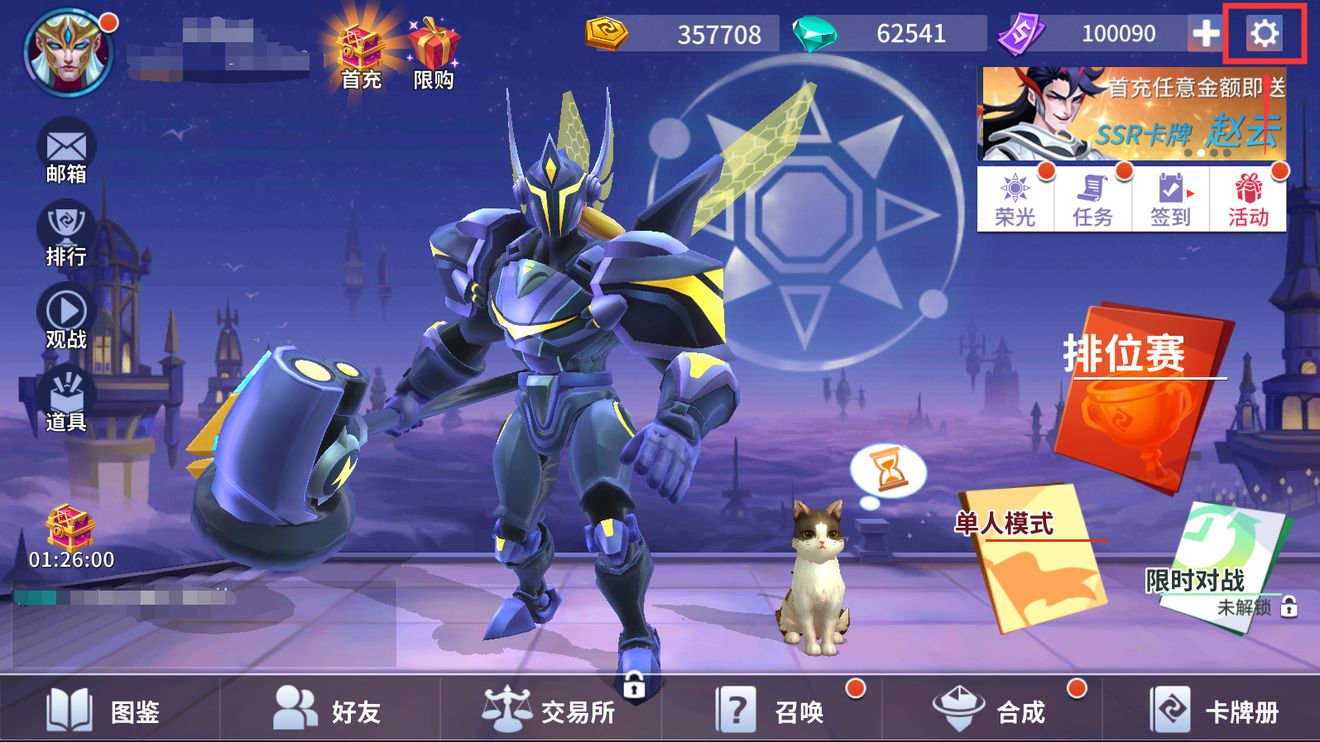
Task: Open the player avatar profile
Action: click(x=68, y=52)
